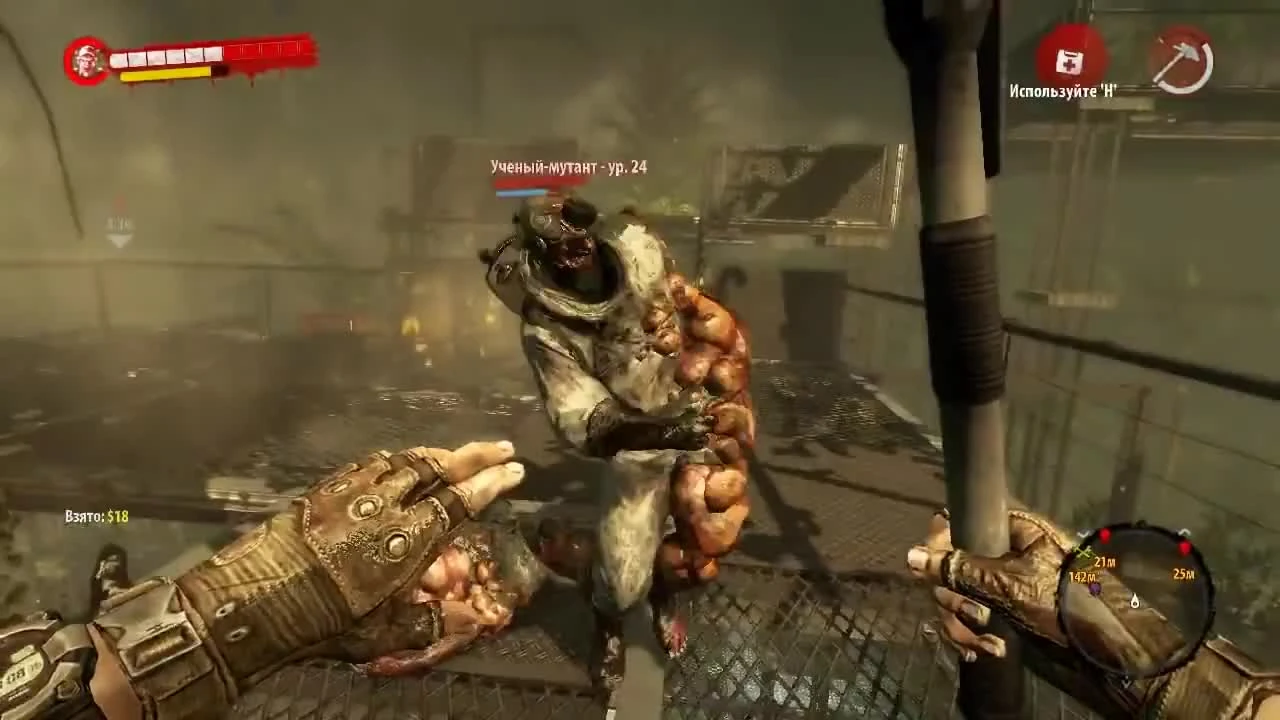
Task: Click the chevron at the minimap's top right
Action: (x=1184, y=532)
